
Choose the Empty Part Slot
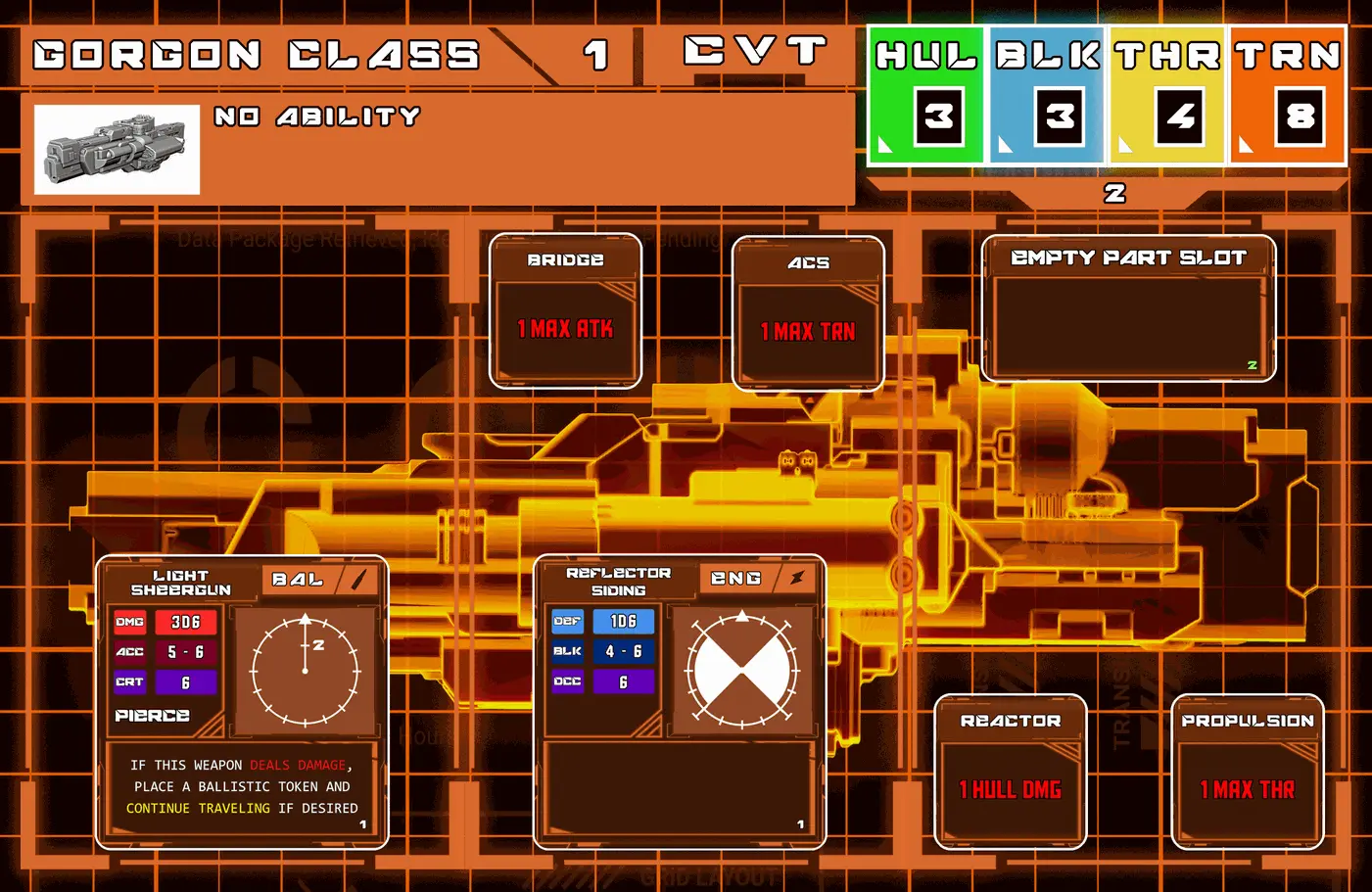coord(1128,308)
